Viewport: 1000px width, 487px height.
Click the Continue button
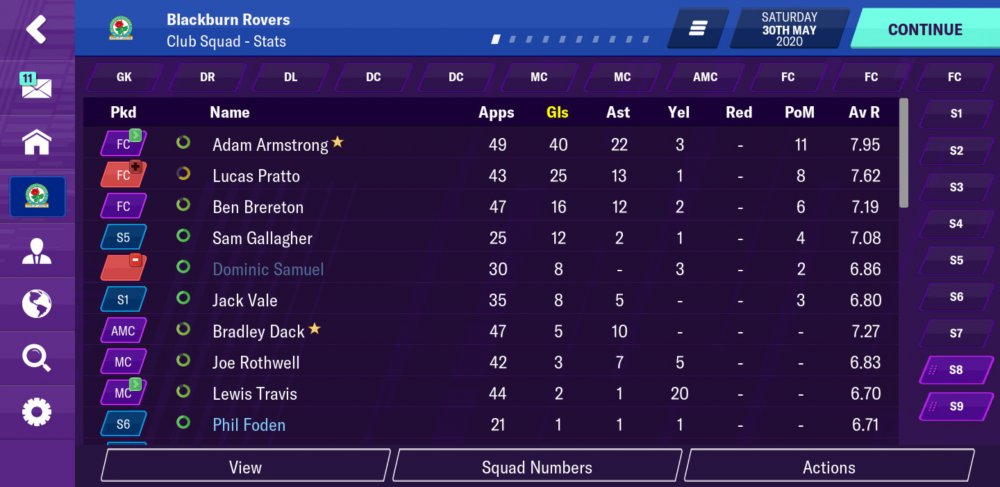[924, 29]
